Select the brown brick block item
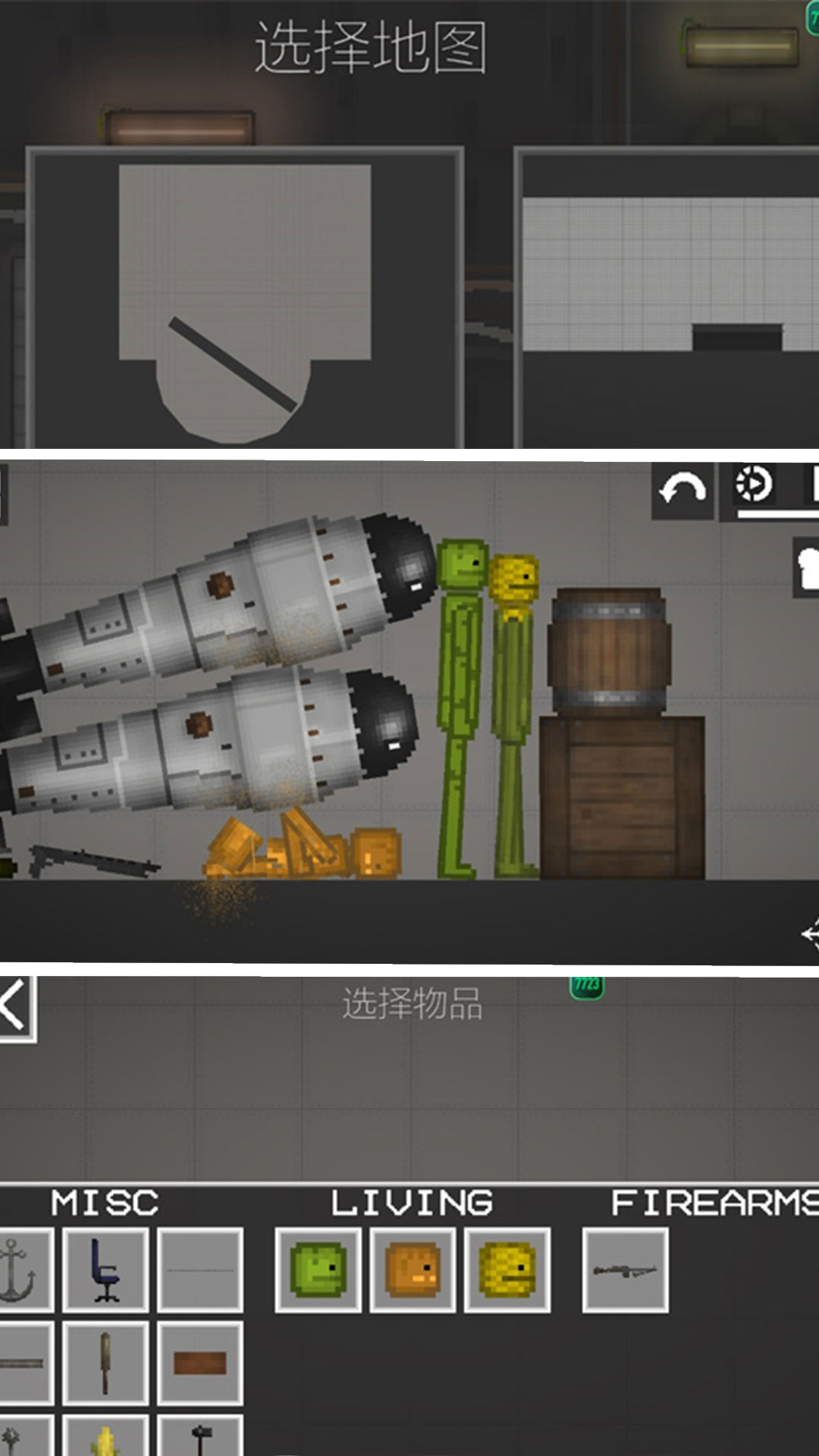 coord(200,1363)
